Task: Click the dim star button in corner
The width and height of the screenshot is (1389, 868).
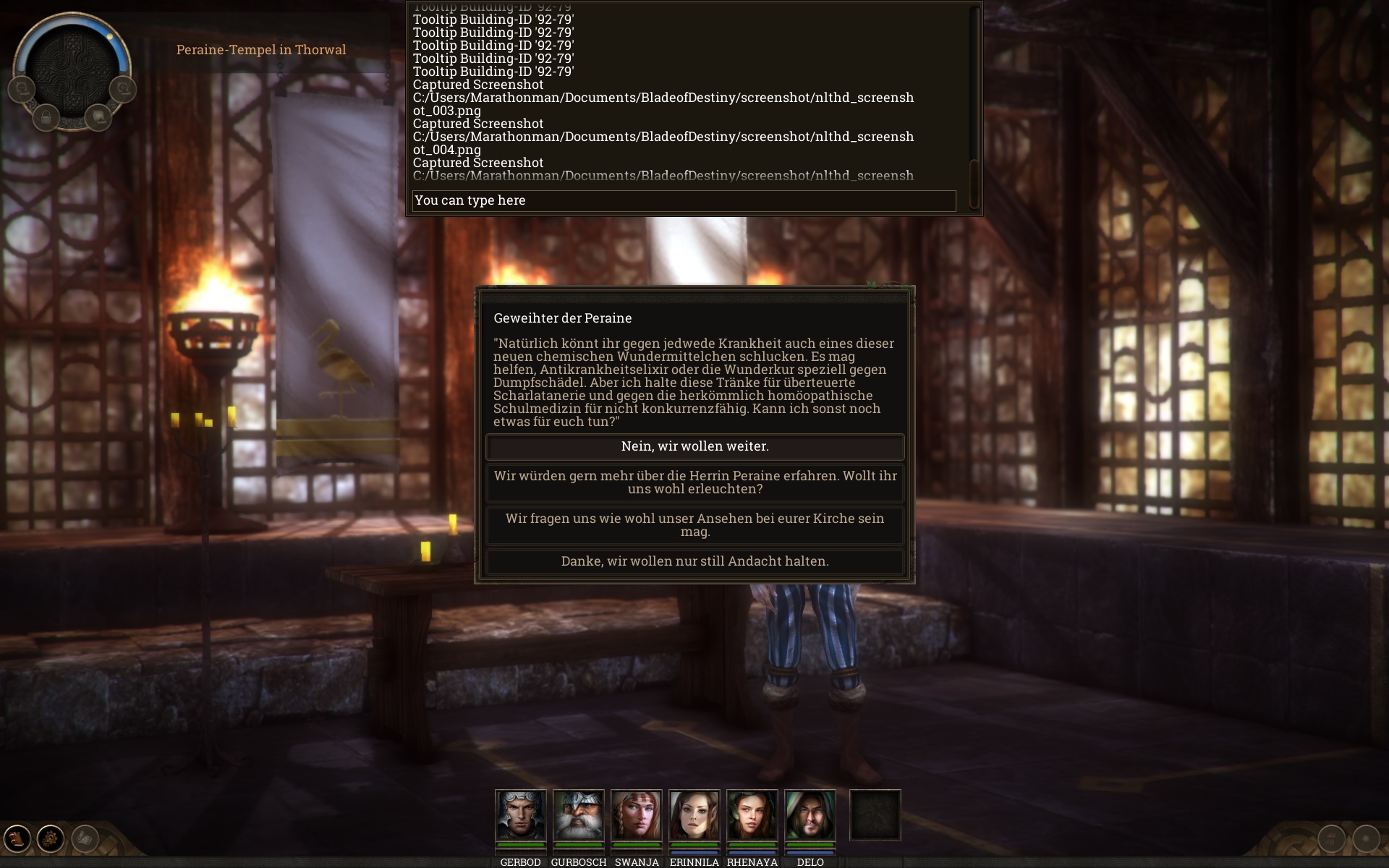Action: [1366, 839]
